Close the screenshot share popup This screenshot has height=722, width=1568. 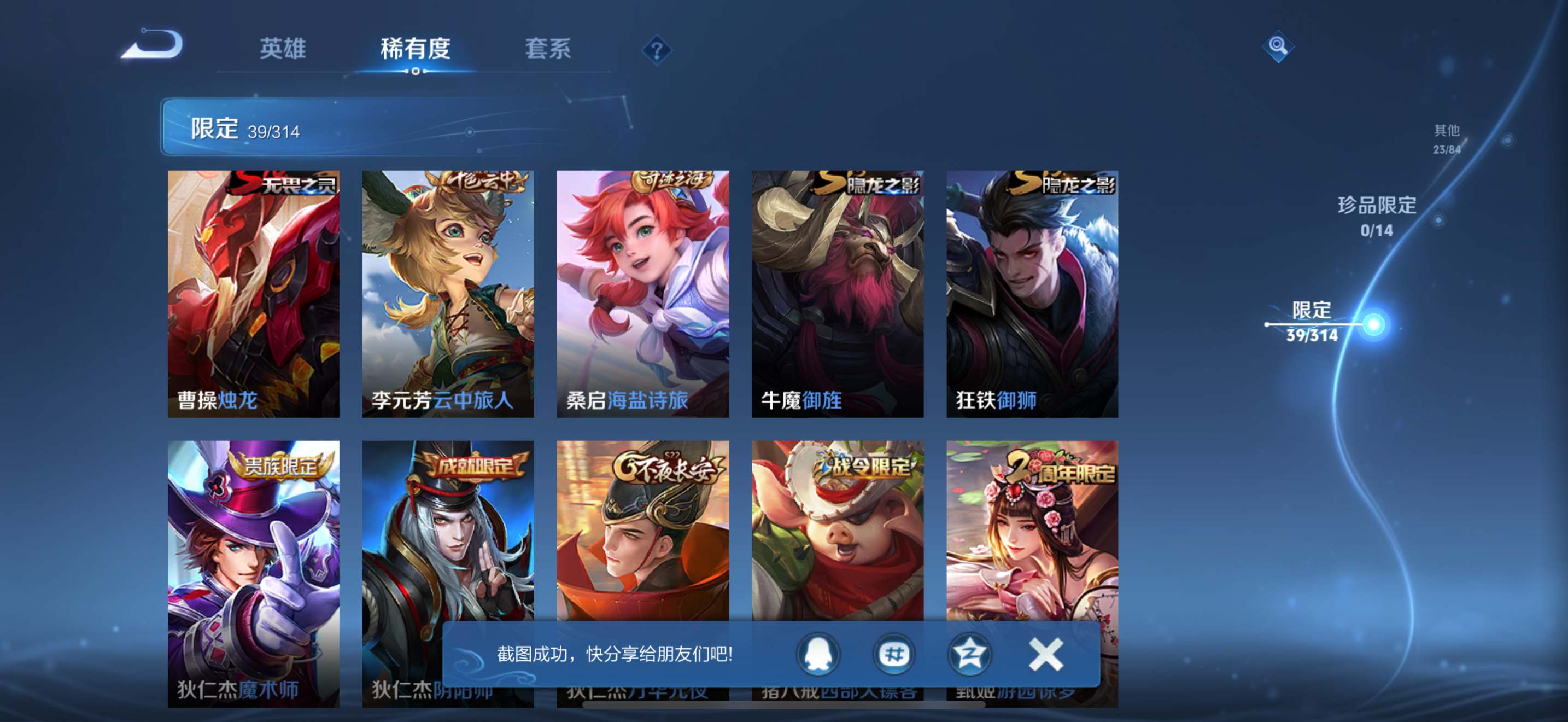pyautogui.click(x=1046, y=654)
